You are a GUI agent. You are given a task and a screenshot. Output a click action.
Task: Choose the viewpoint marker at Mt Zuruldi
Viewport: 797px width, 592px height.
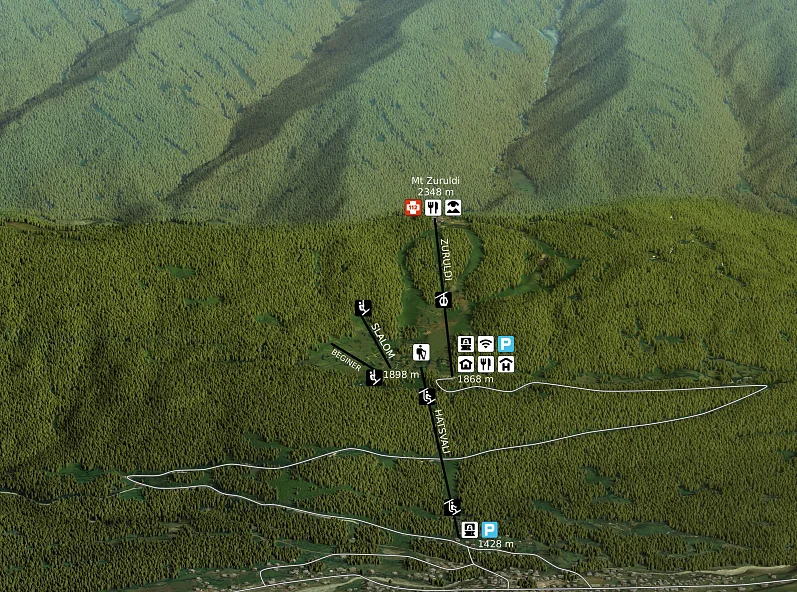pyautogui.click(x=454, y=207)
